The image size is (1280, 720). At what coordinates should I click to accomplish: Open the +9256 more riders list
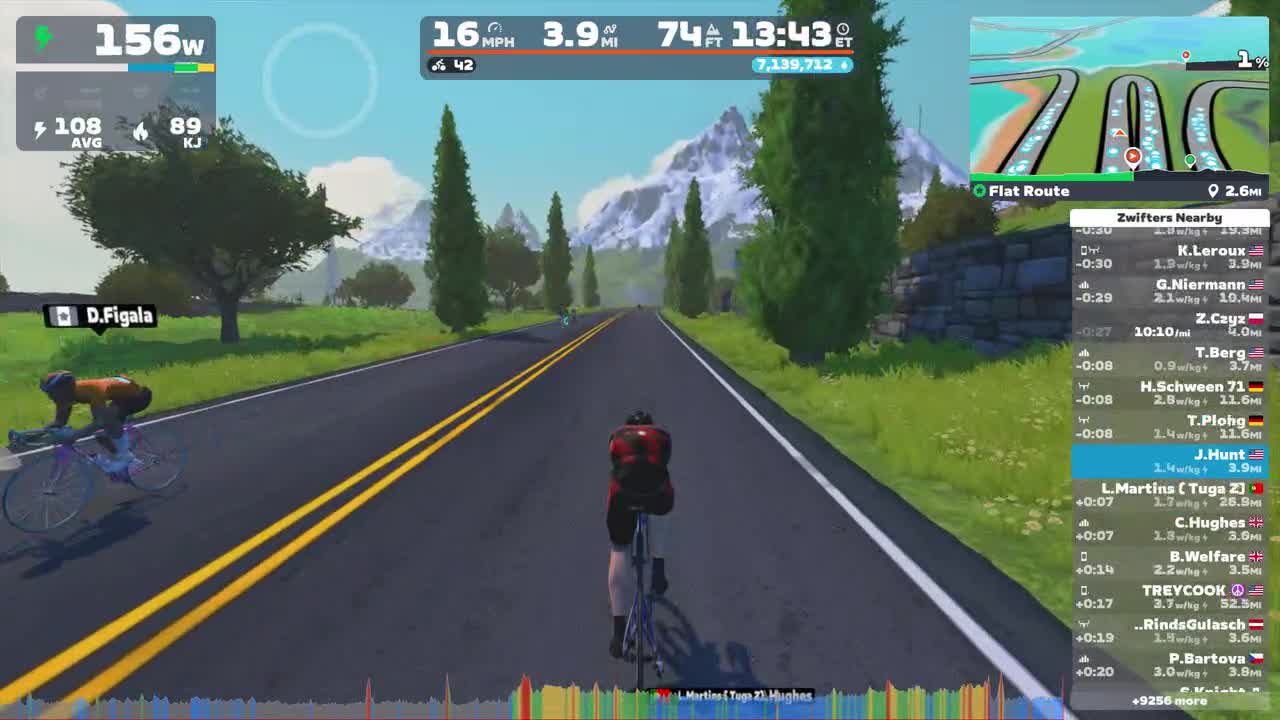click(x=1171, y=702)
